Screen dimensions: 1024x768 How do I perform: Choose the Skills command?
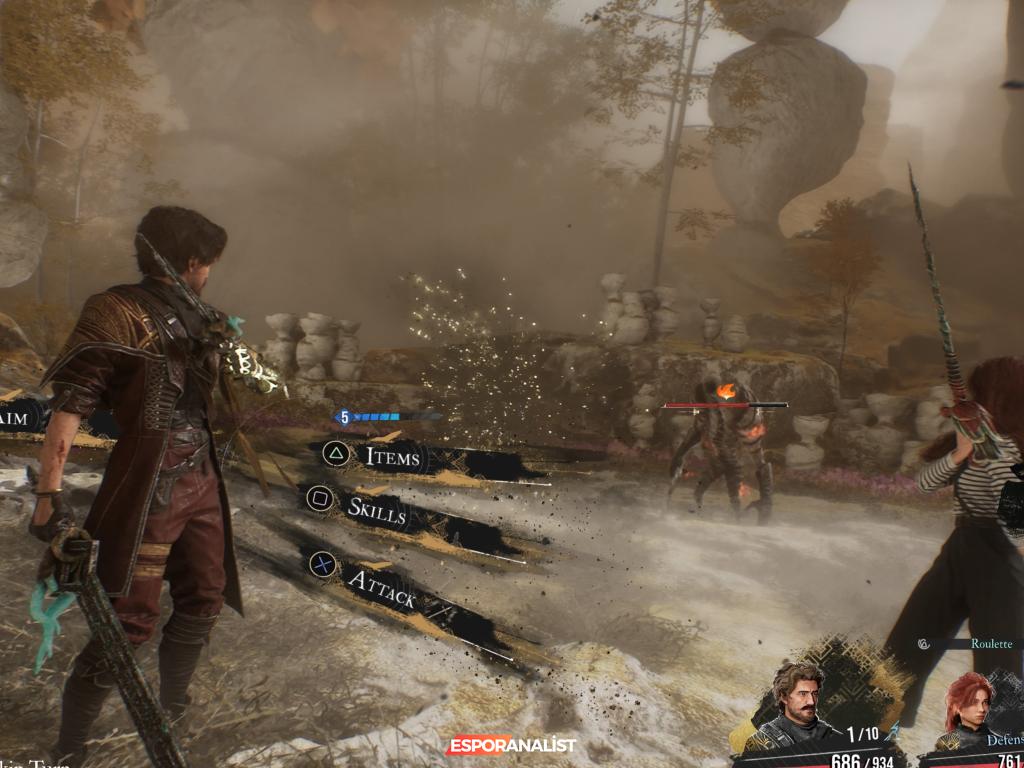click(375, 508)
